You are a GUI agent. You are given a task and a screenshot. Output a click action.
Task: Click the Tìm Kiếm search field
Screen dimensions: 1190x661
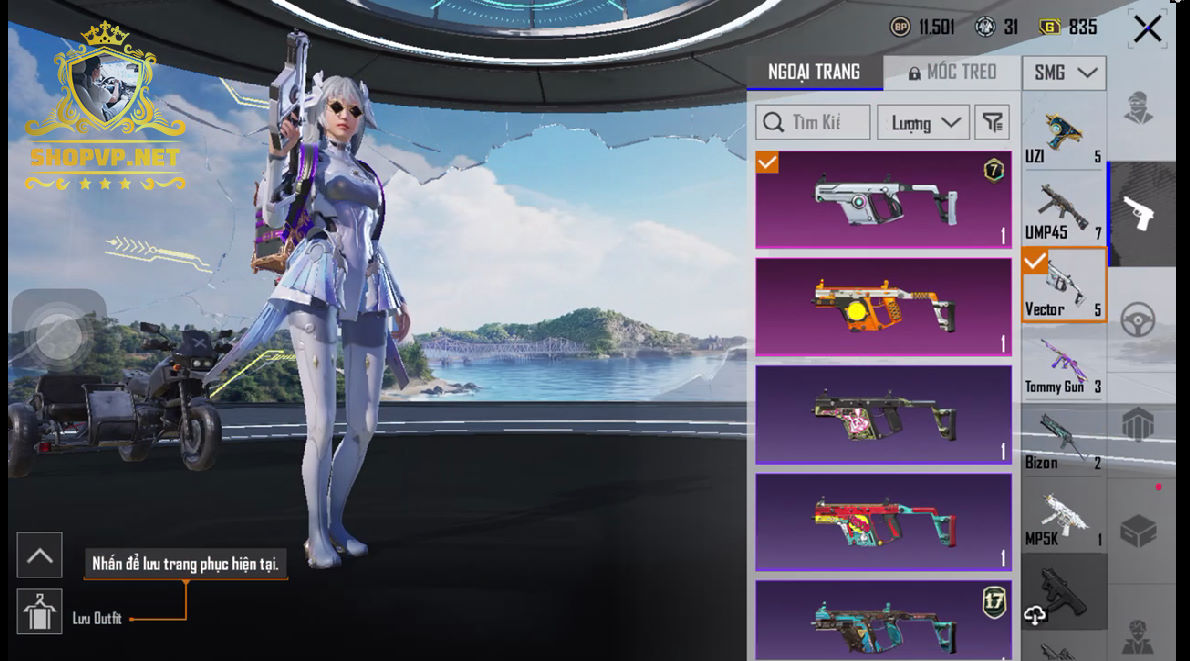[812, 123]
